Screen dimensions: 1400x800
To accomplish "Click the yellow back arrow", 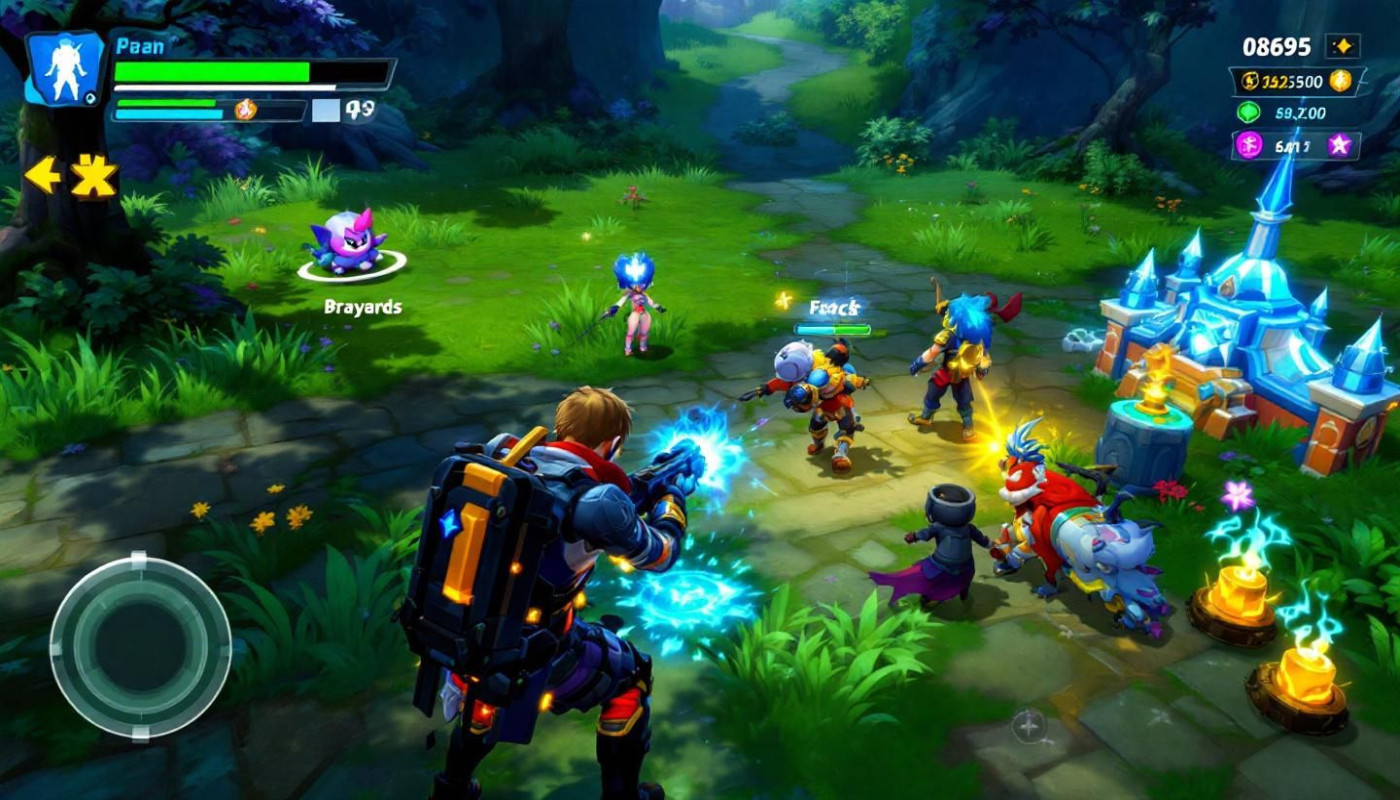I will click(x=41, y=175).
